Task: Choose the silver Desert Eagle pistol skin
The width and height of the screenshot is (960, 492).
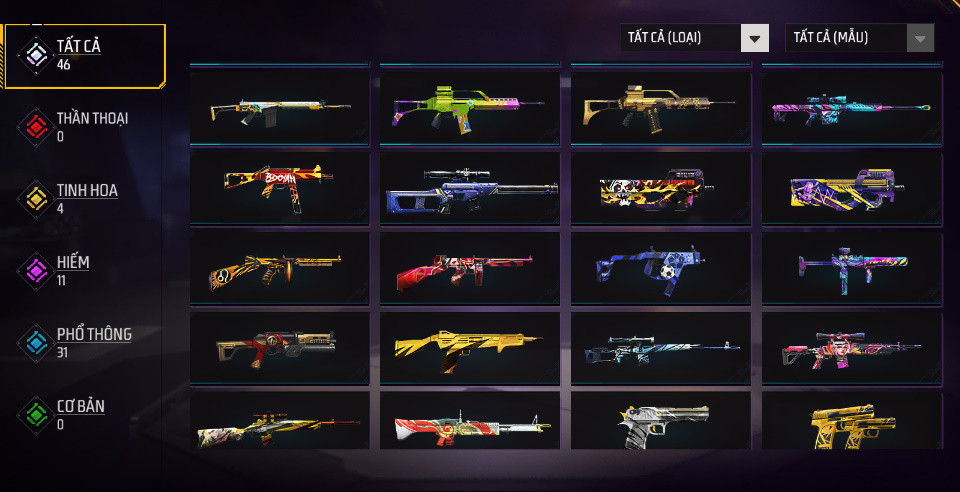Action: (x=660, y=424)
